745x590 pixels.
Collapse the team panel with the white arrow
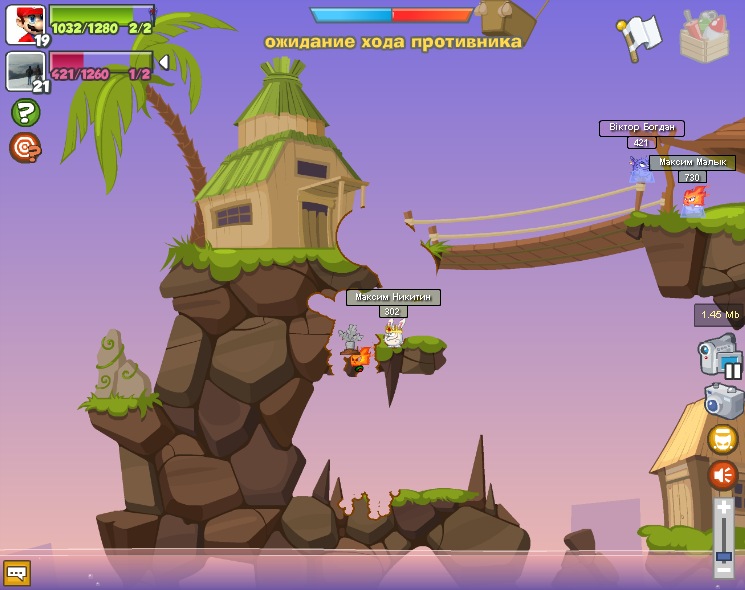coord(163,62)
